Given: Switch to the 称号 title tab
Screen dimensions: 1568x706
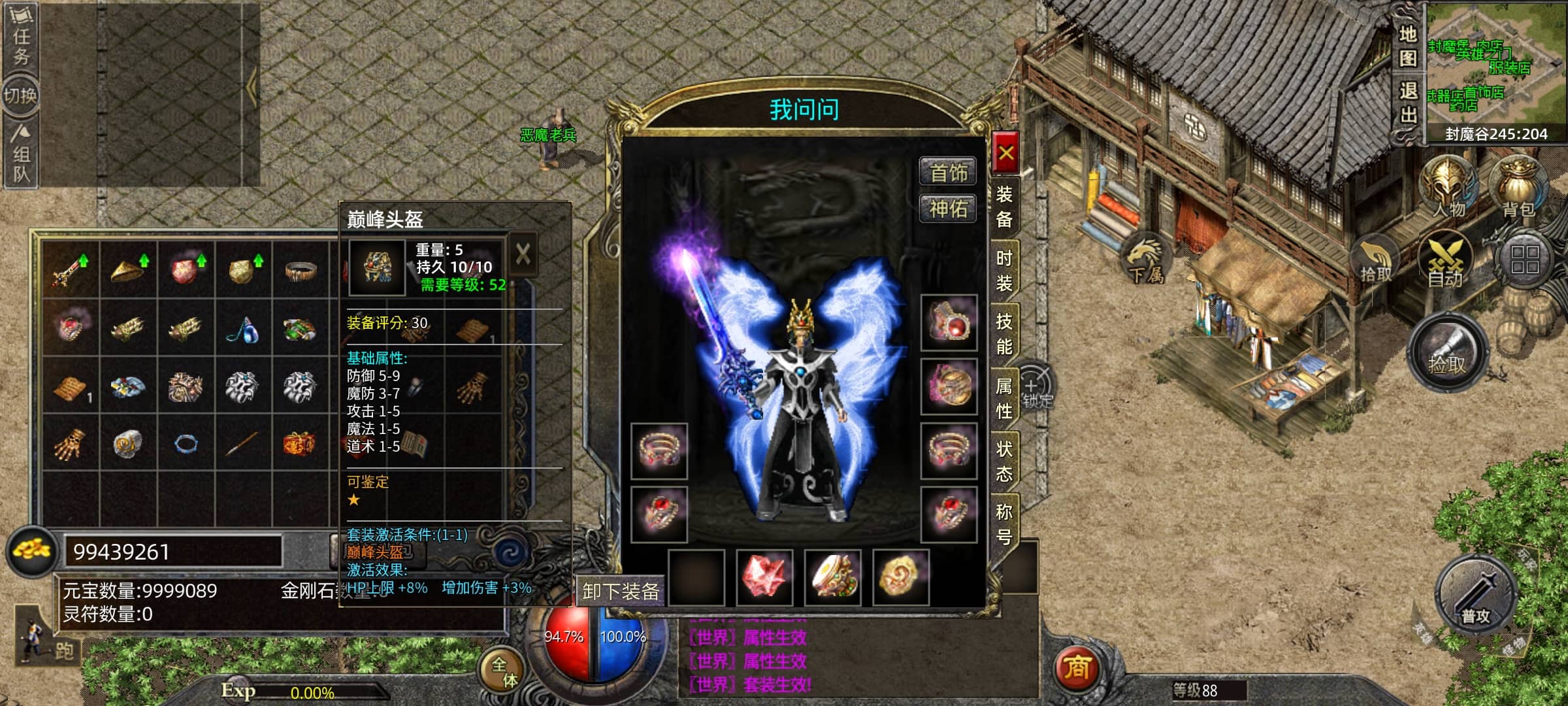Looking at the screenshot, I should (1004, 524).
